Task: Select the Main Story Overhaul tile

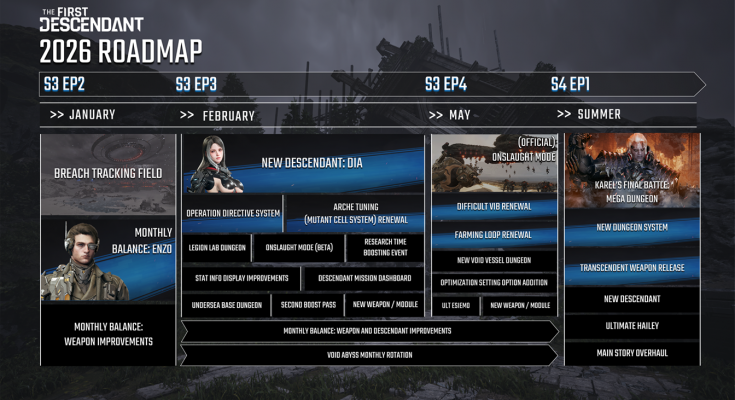Action: pos(630,353)
